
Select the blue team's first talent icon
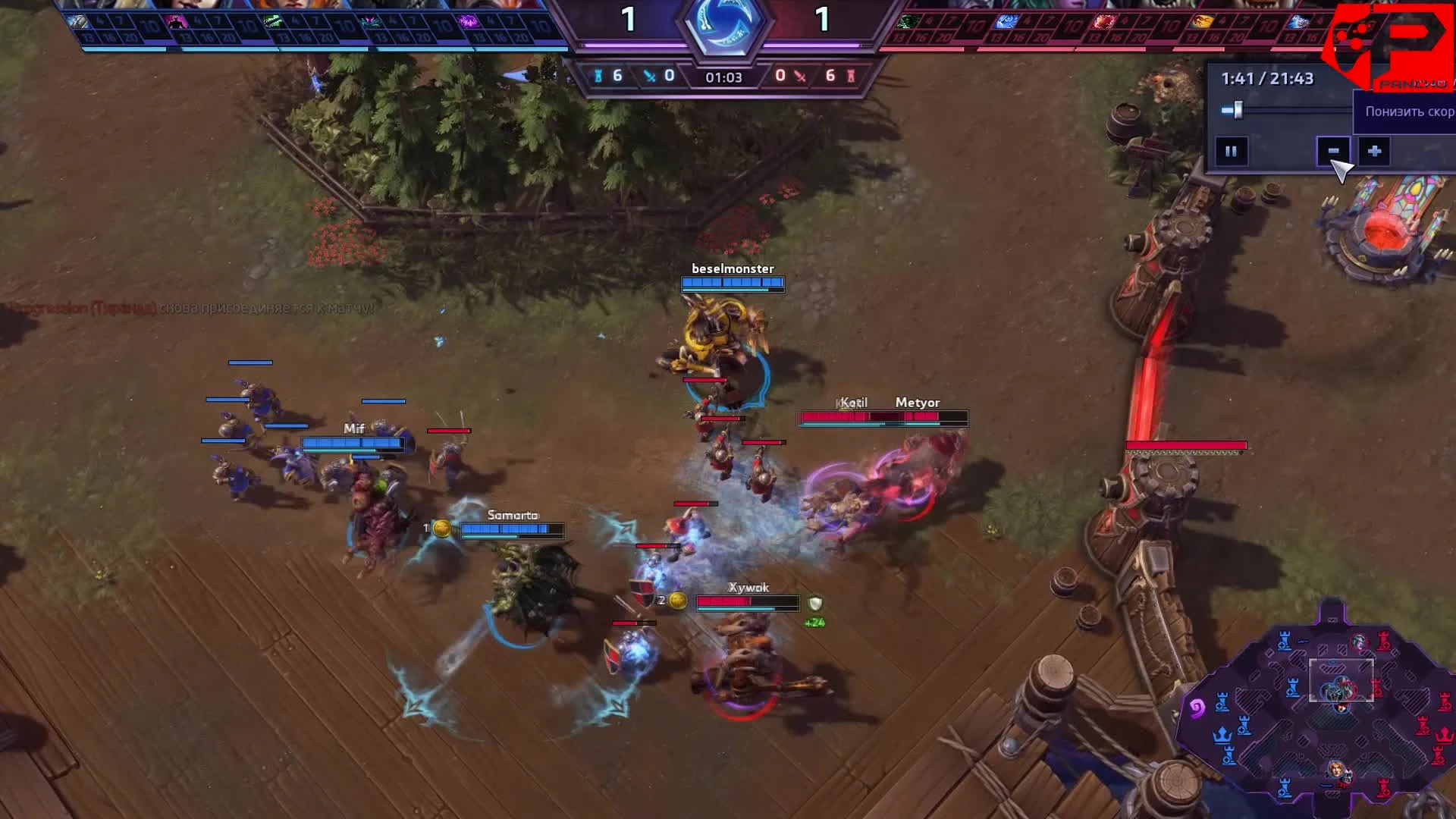(x=78, y=23)
